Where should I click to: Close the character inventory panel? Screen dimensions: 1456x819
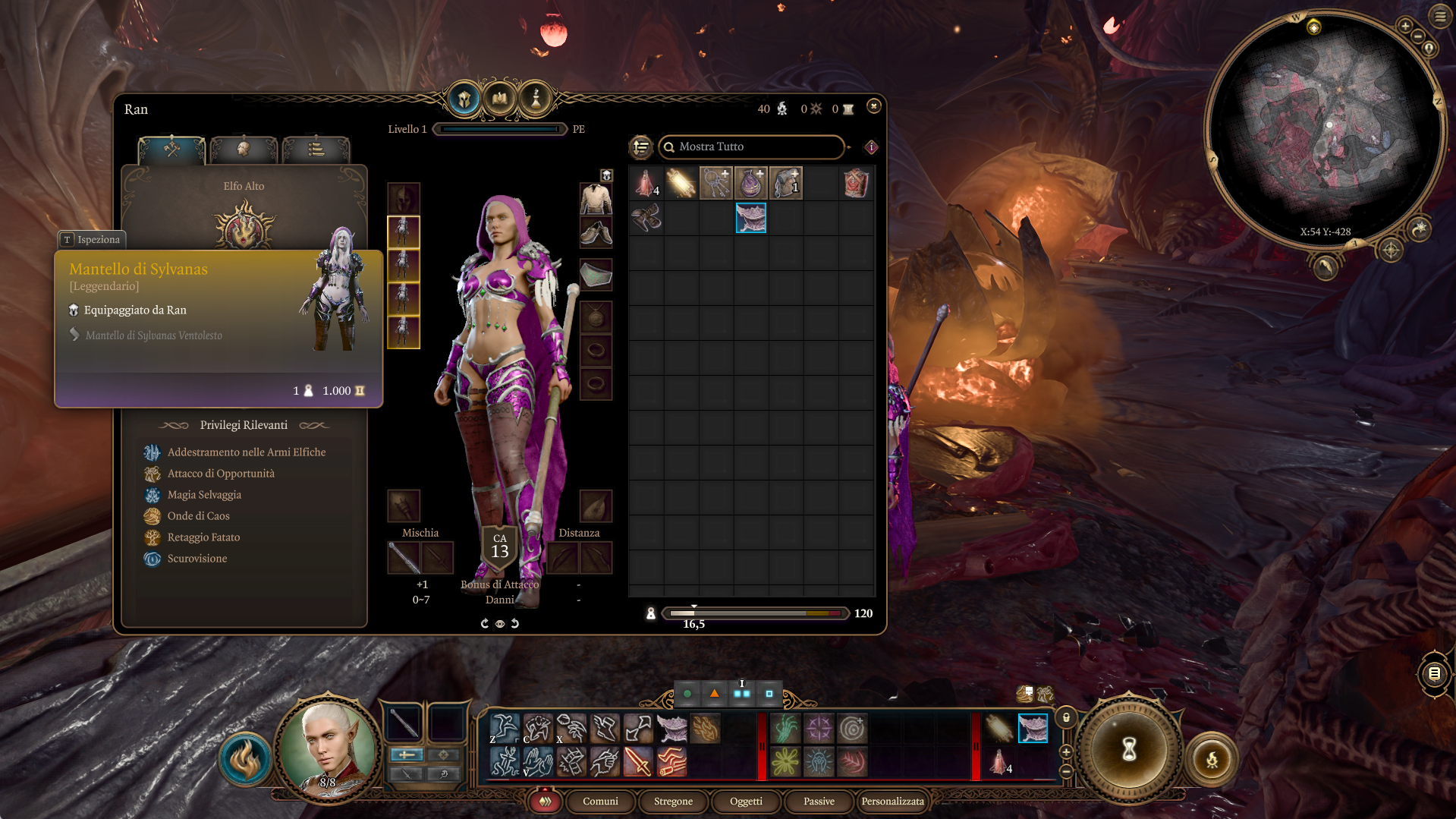874,106
